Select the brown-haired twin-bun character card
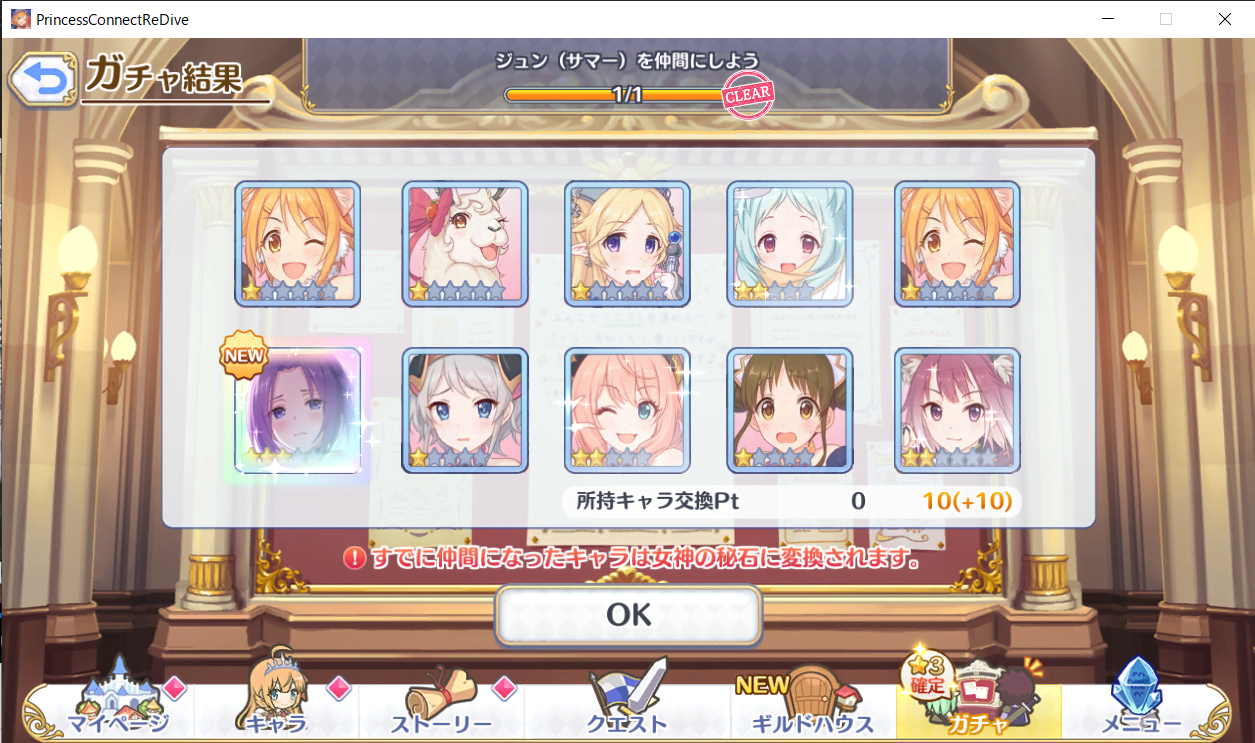The width and height of the screenshot is (1255, 743). tap(789, 410)
